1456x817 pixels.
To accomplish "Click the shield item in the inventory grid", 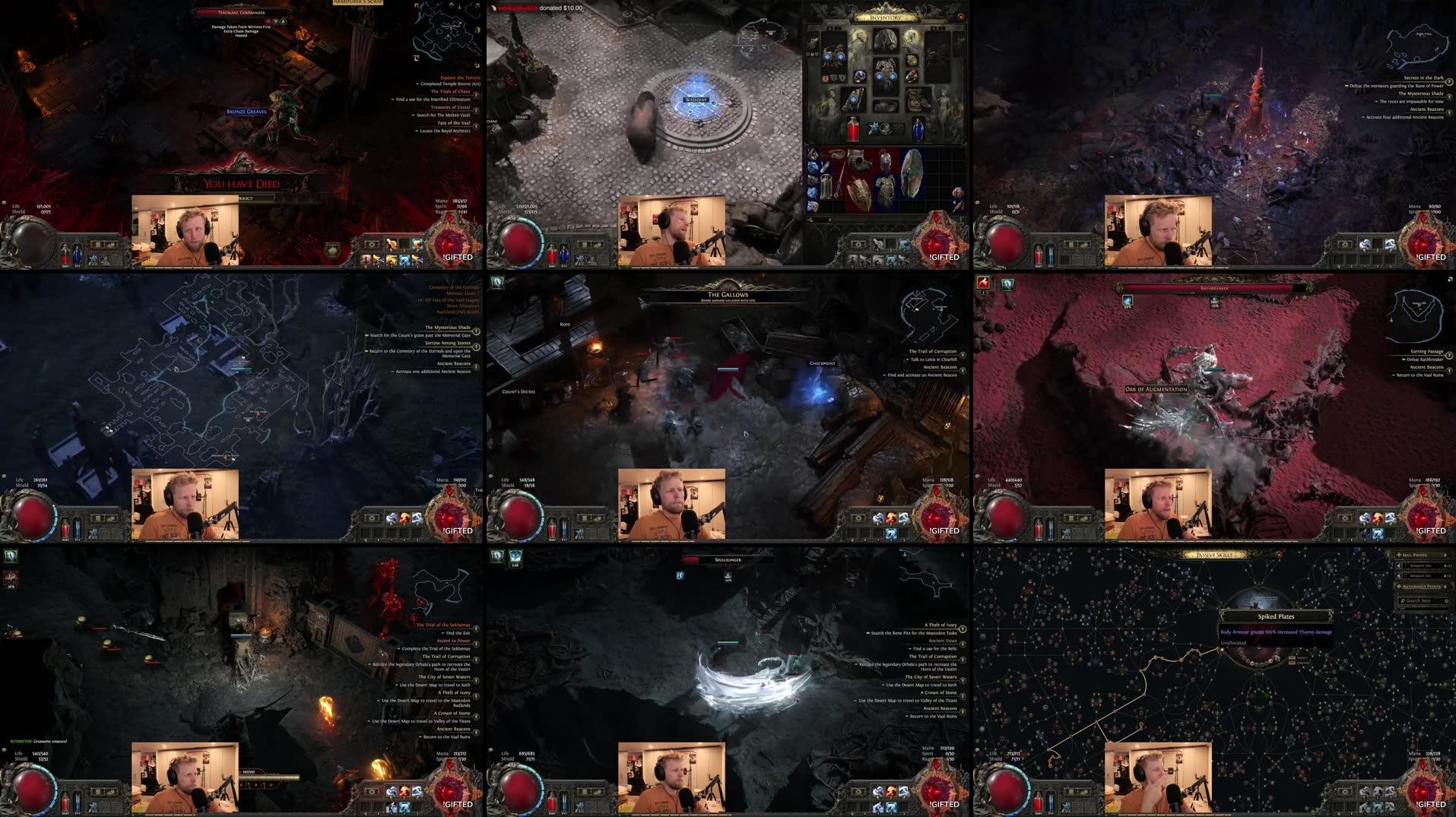I will click(x=912, y=174).
